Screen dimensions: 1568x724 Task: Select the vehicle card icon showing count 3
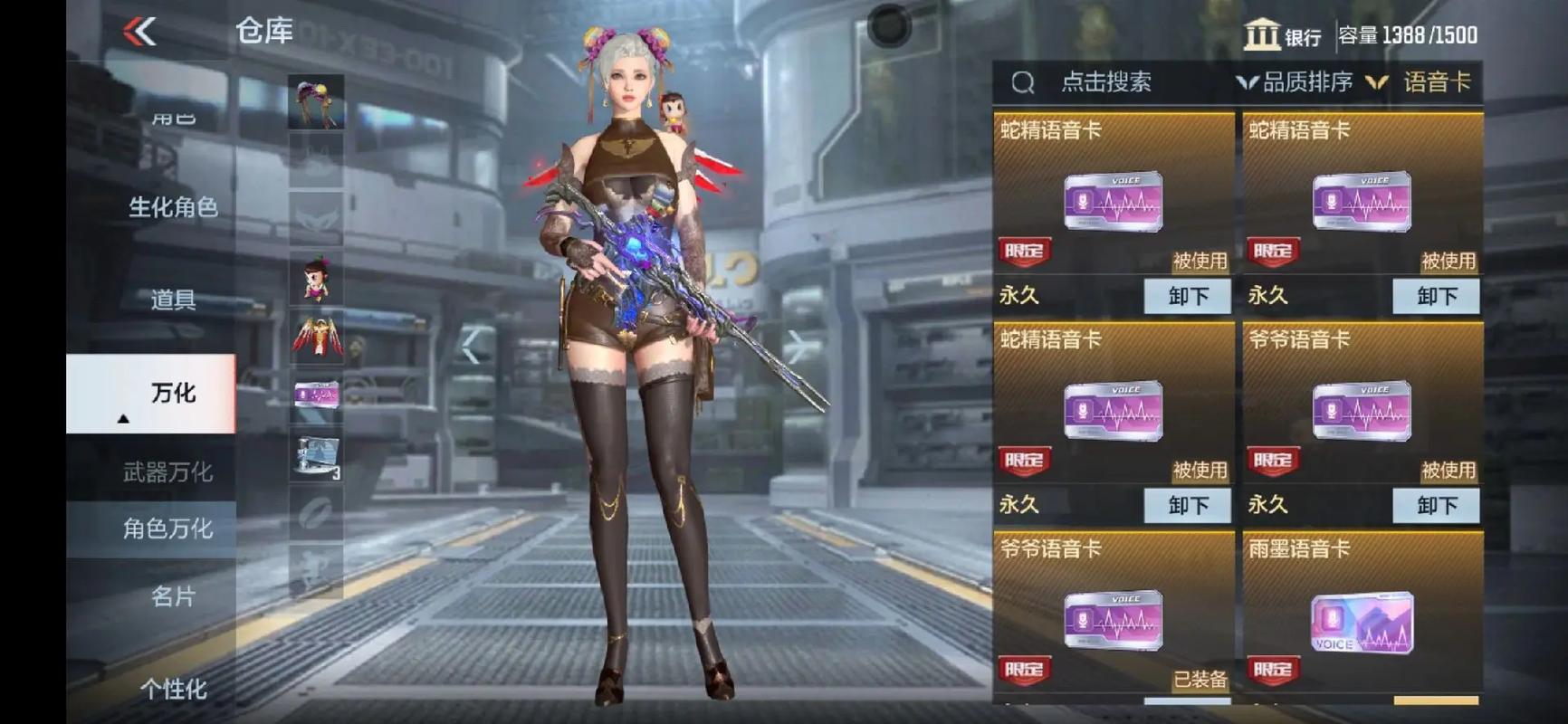click(x=315, y=459)
